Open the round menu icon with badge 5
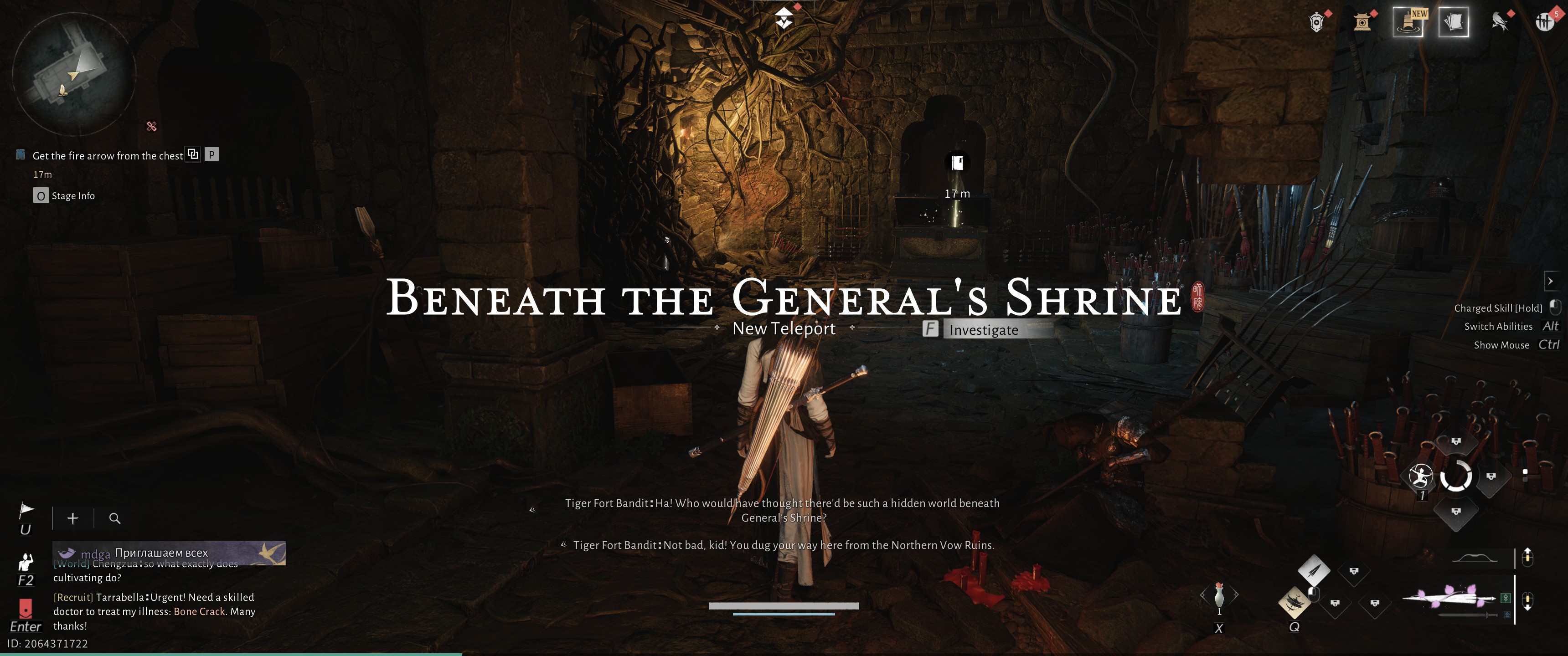Screen dimensions: 1568x656 (1544, 22)
